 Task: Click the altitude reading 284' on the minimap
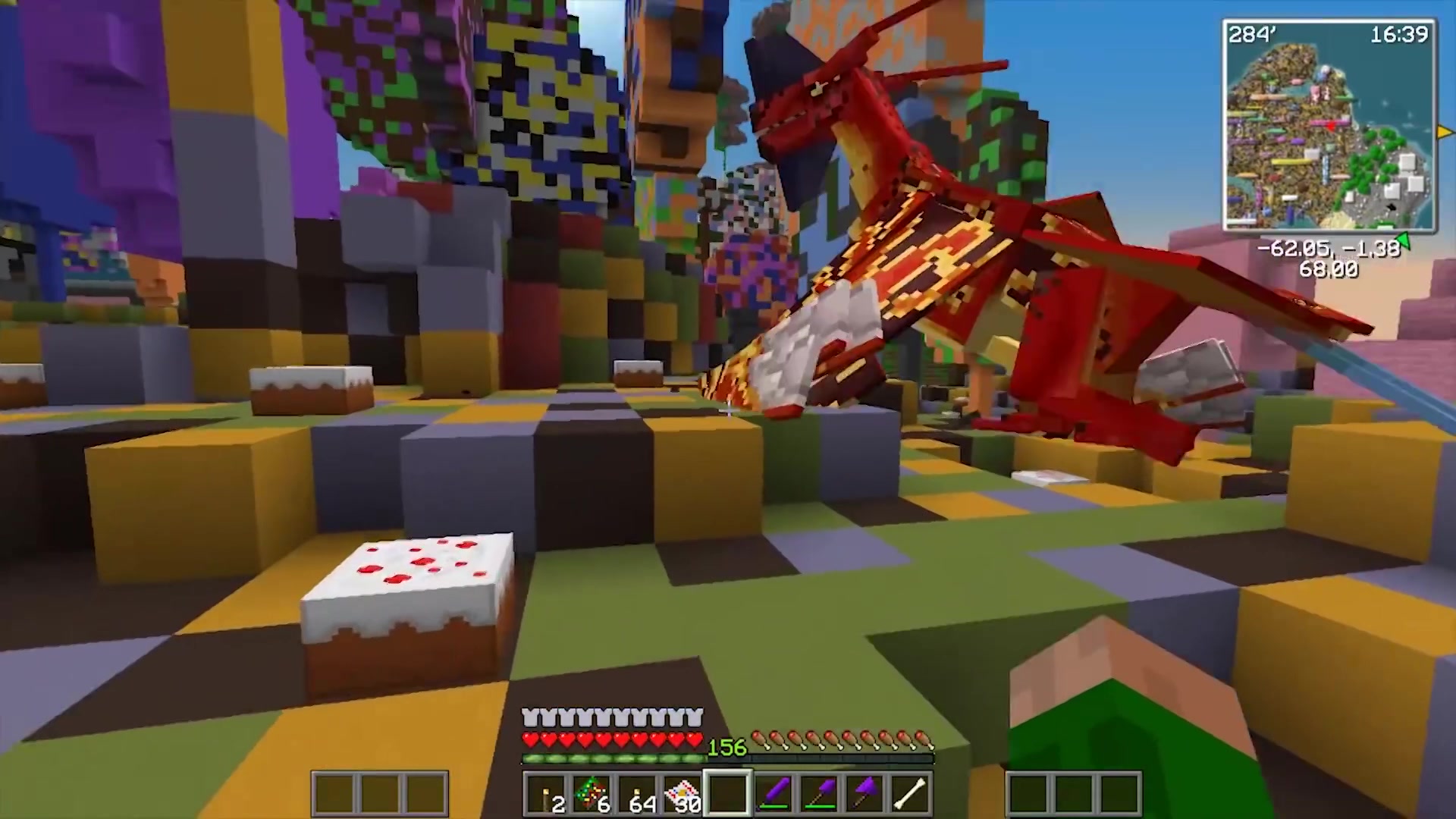click(1252, 34)
